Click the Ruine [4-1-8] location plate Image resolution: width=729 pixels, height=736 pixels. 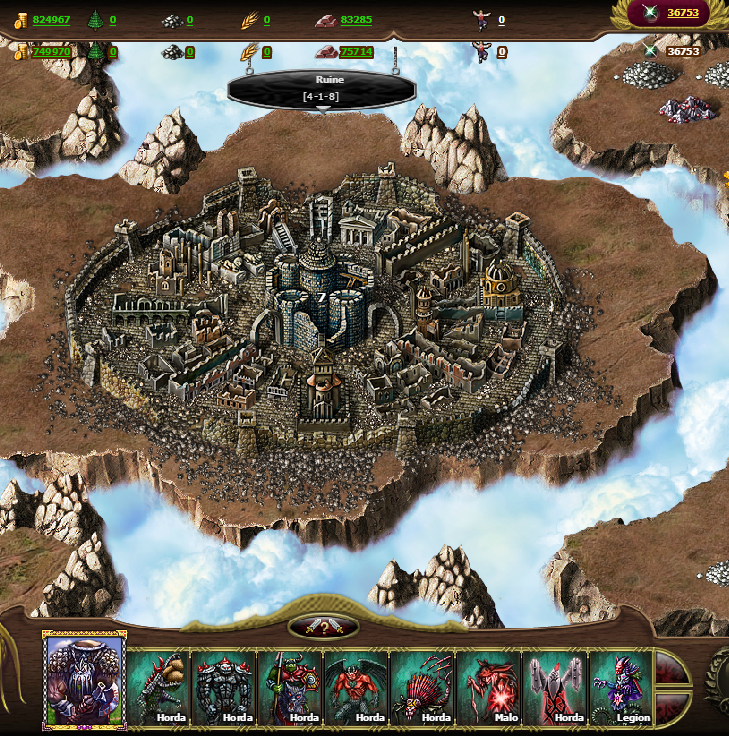point(322,89)
